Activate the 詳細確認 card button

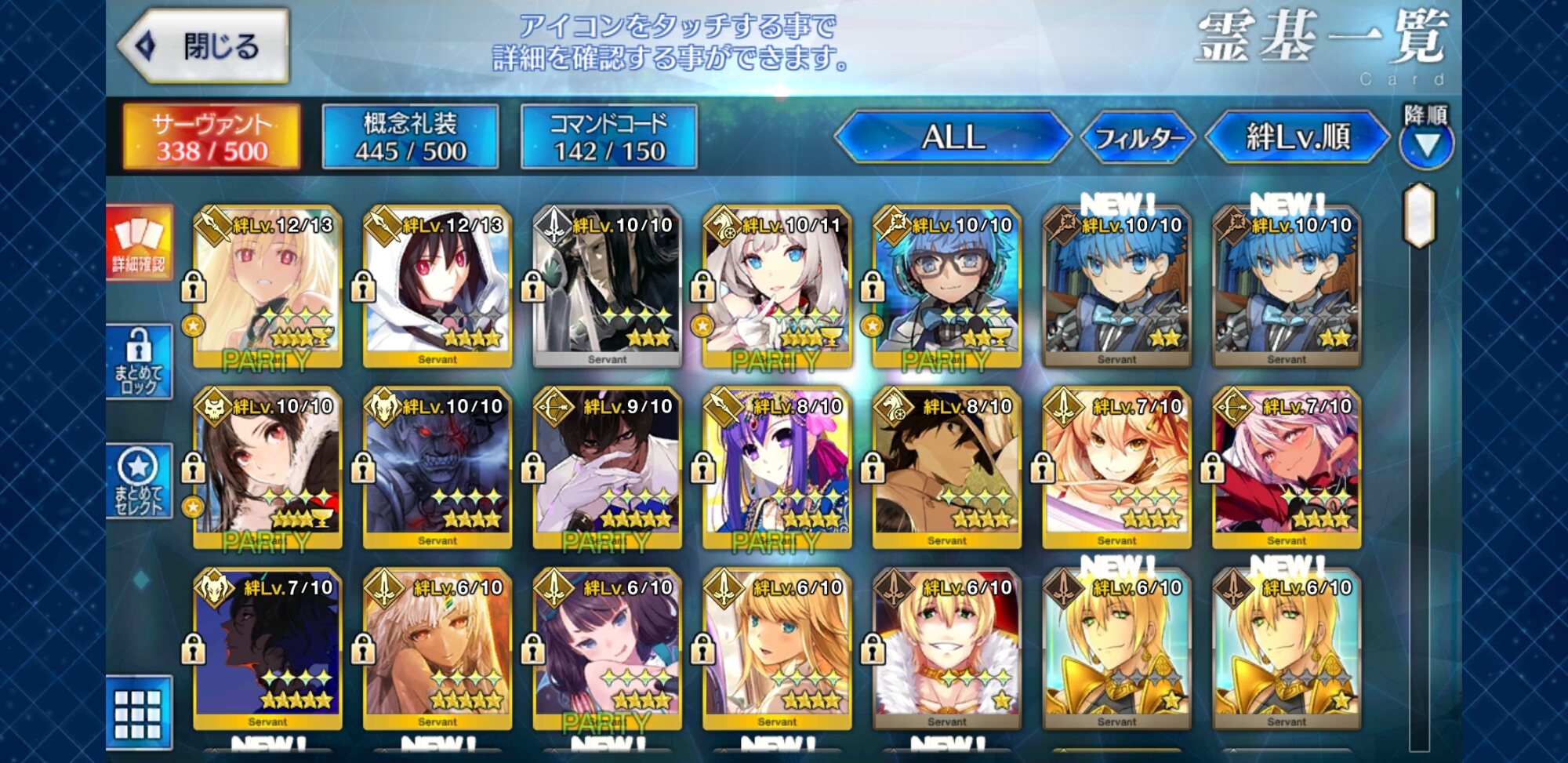click(140, 242)
